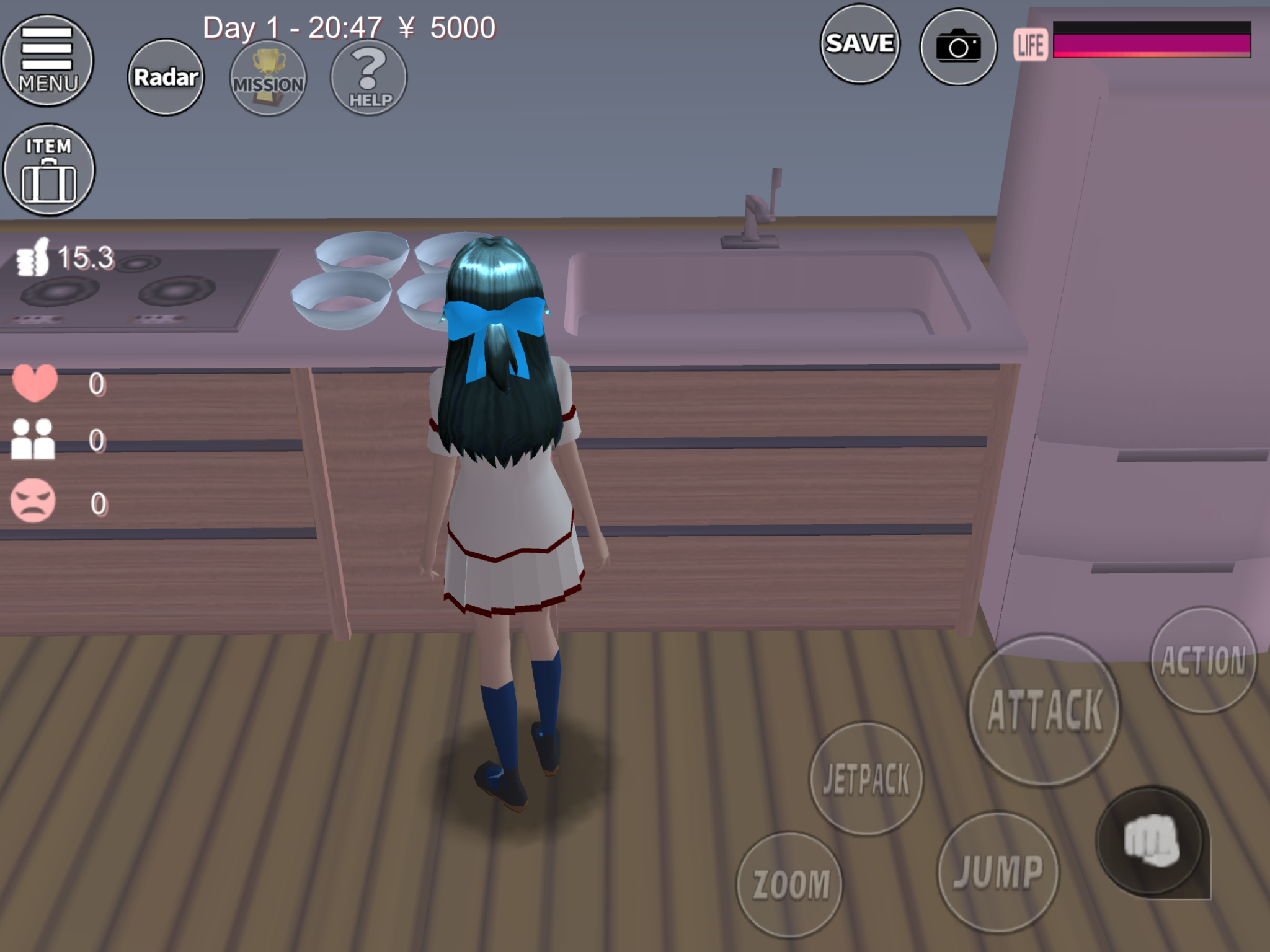The width and height of the screenshot is (1270, 952).
Task: Take a screenshot with the camera button
Action: coord(958,46)
